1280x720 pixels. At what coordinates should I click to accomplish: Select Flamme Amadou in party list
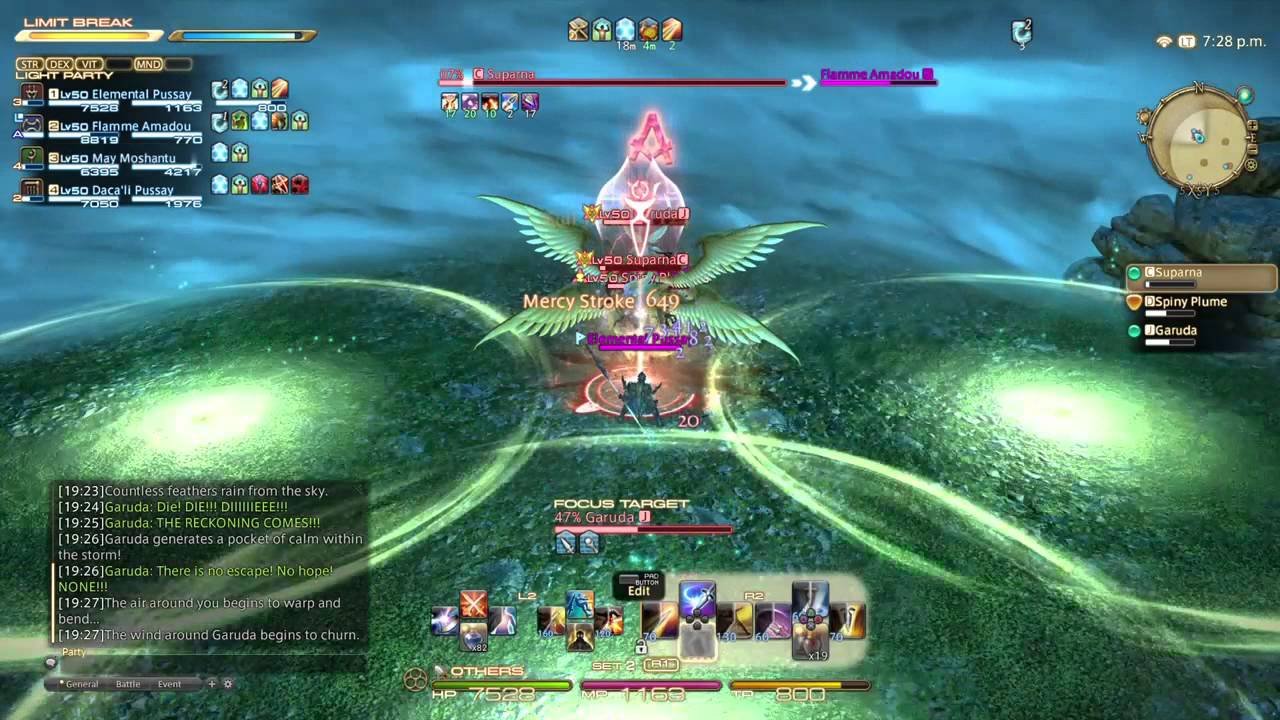(140, 127)
